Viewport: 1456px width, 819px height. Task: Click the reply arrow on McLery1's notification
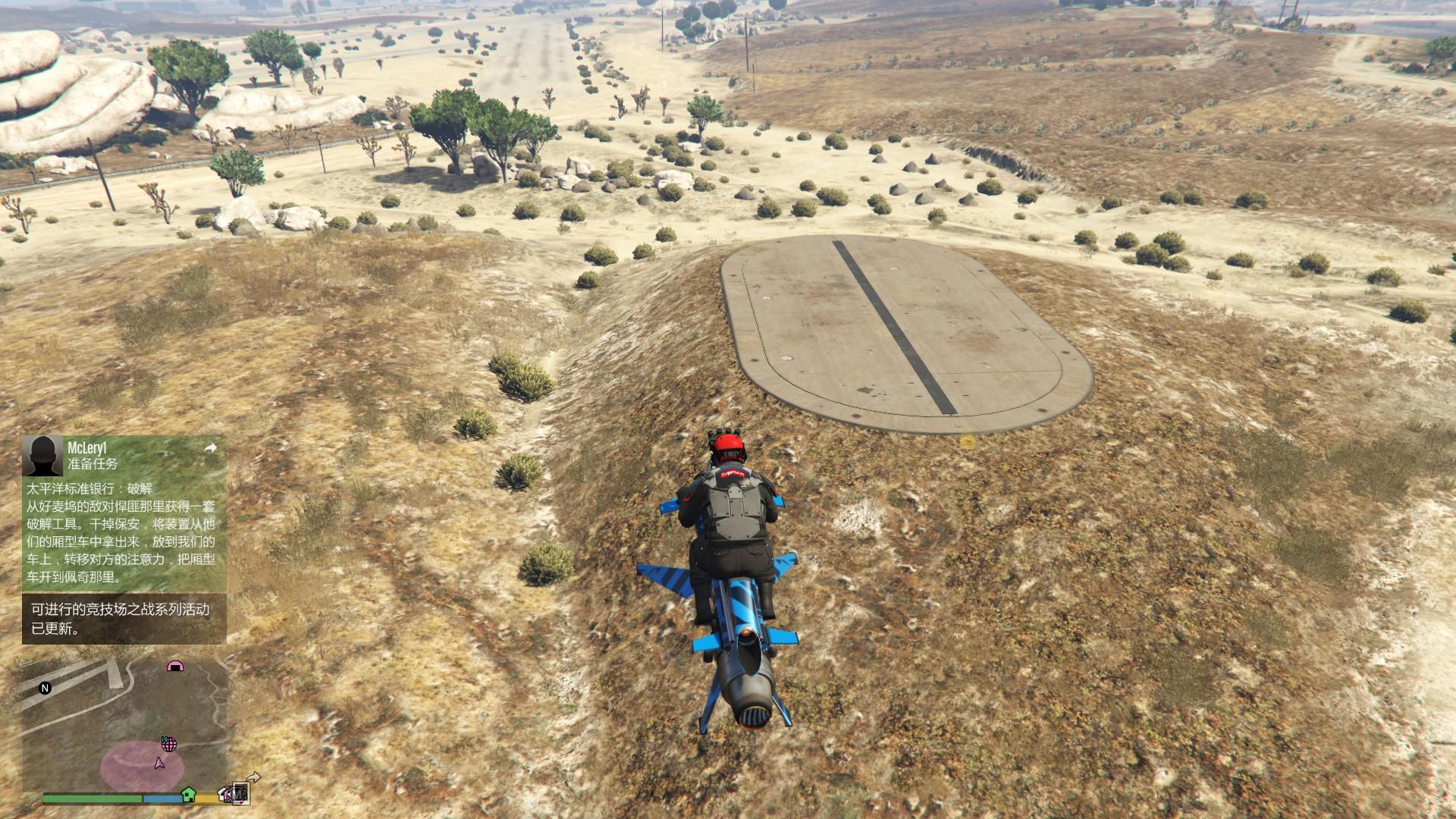(211, 448)
